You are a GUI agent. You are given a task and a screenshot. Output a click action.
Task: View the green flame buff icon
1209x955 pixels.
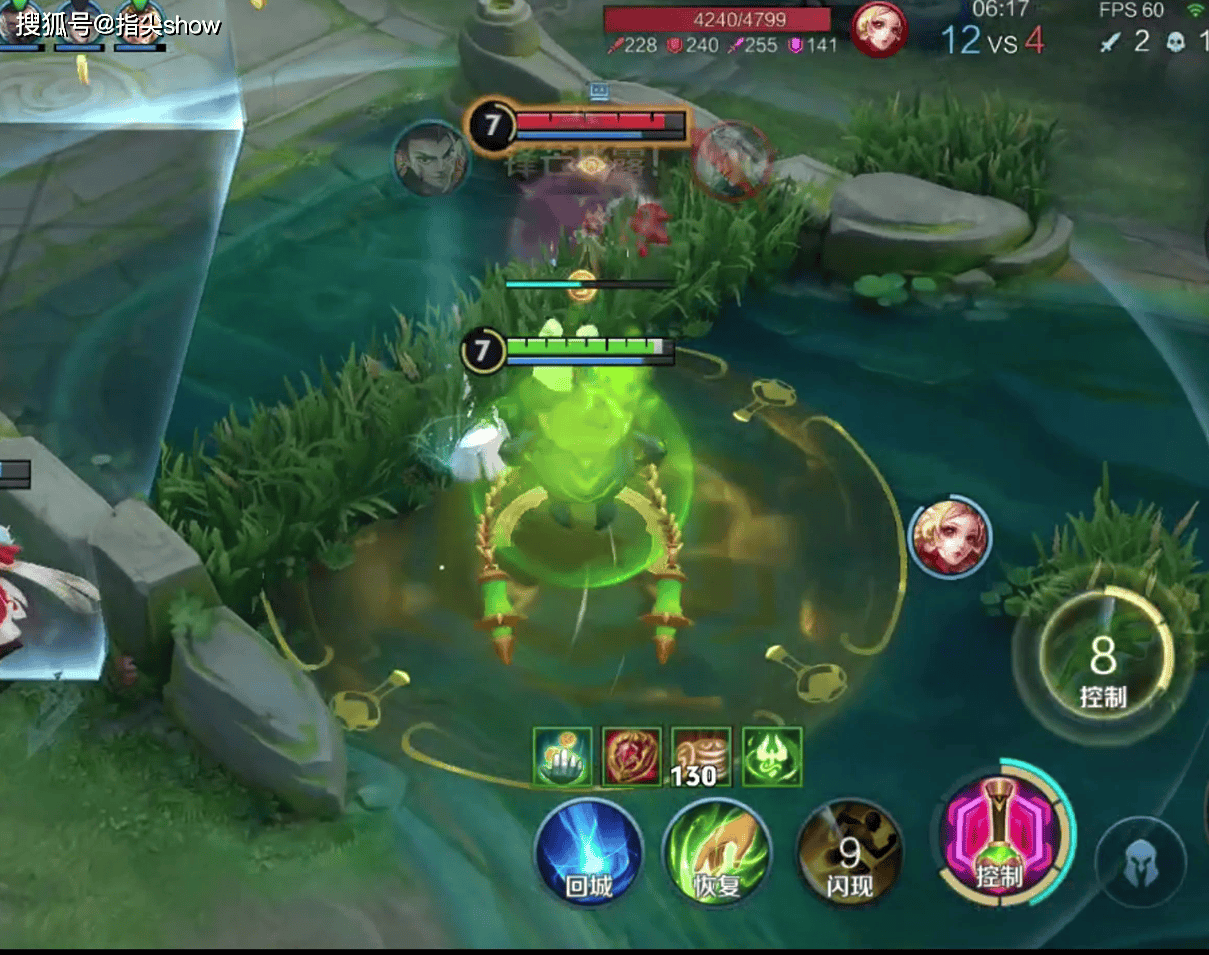pyautogui.click(x=772, y=757)
